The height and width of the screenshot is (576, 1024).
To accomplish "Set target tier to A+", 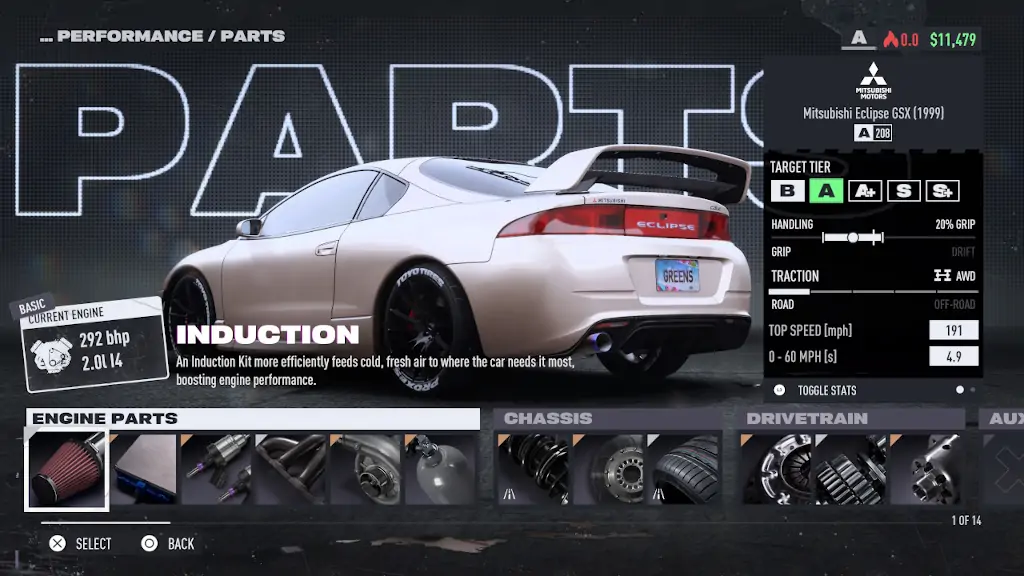I will point(864,191).
